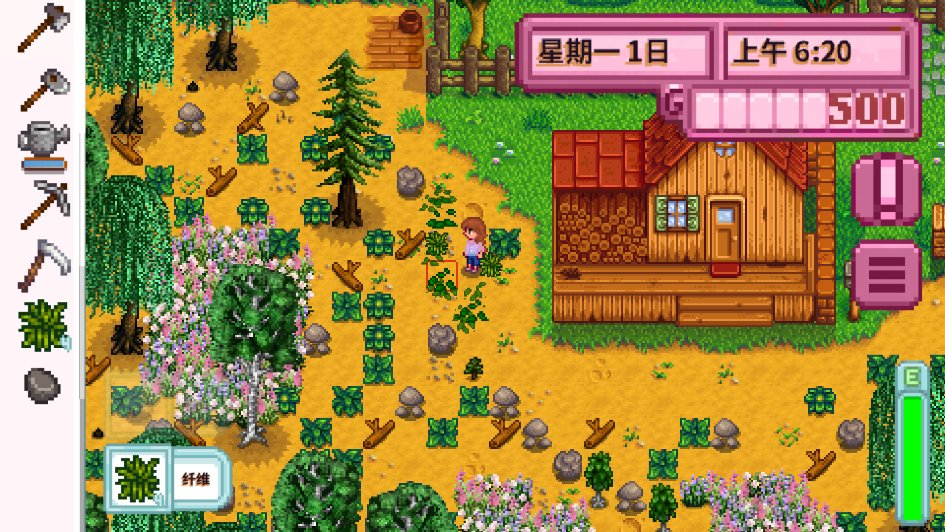Tap the held fiber (纤维) item panel
The height and width of the screenshot is (532, 945).
[168, 478]
